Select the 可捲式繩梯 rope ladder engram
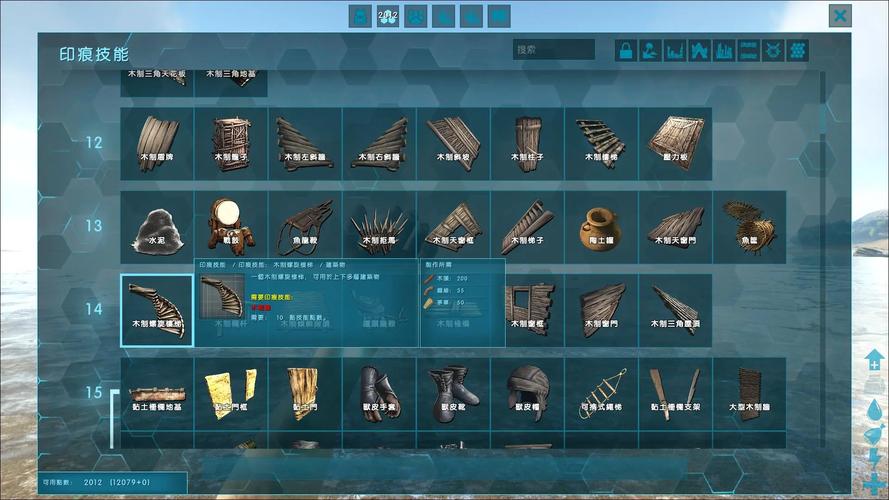 pyautogui.click(x=601, y=392)
